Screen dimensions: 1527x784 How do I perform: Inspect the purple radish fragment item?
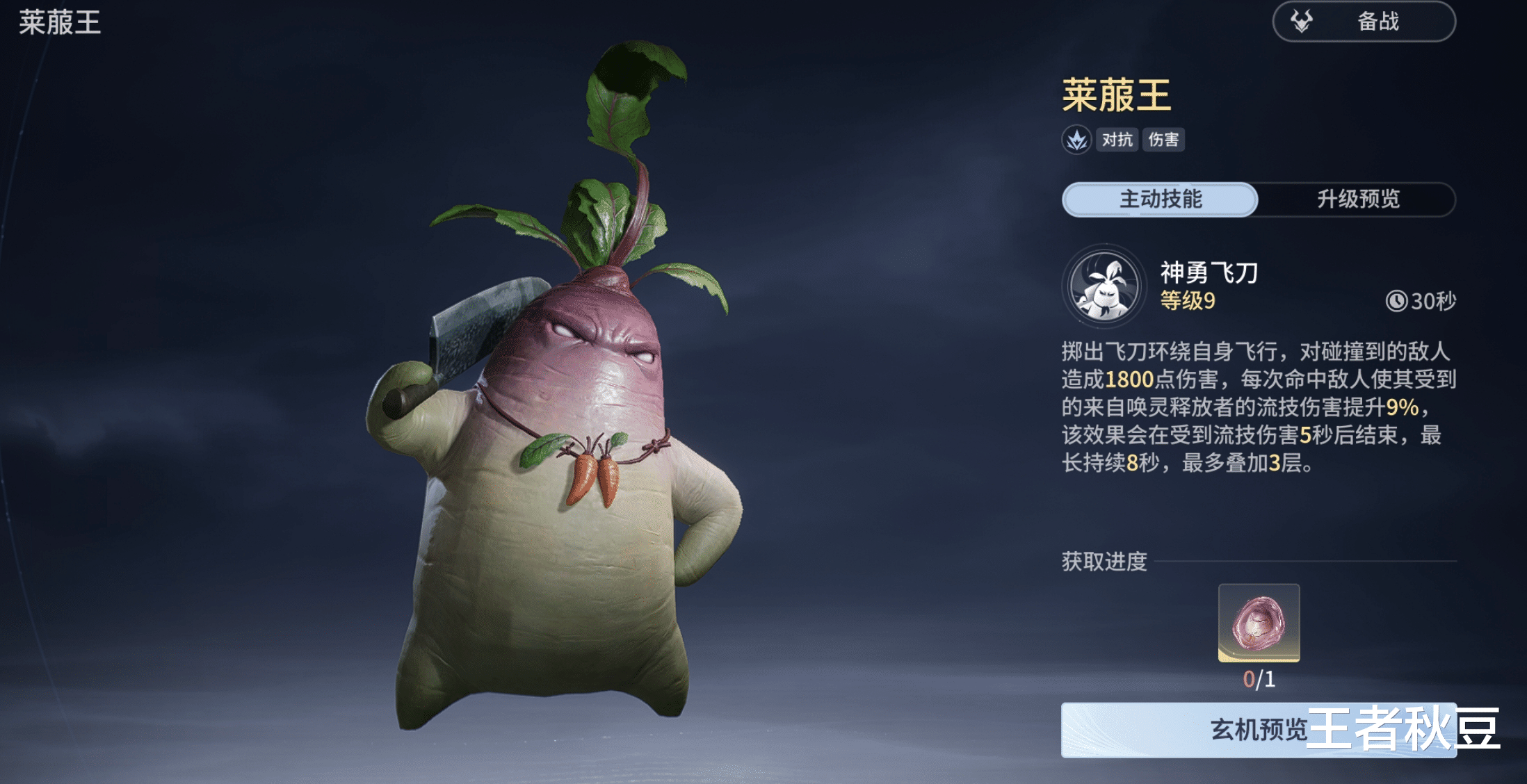pyautogui.click(x=1259, y=623)
